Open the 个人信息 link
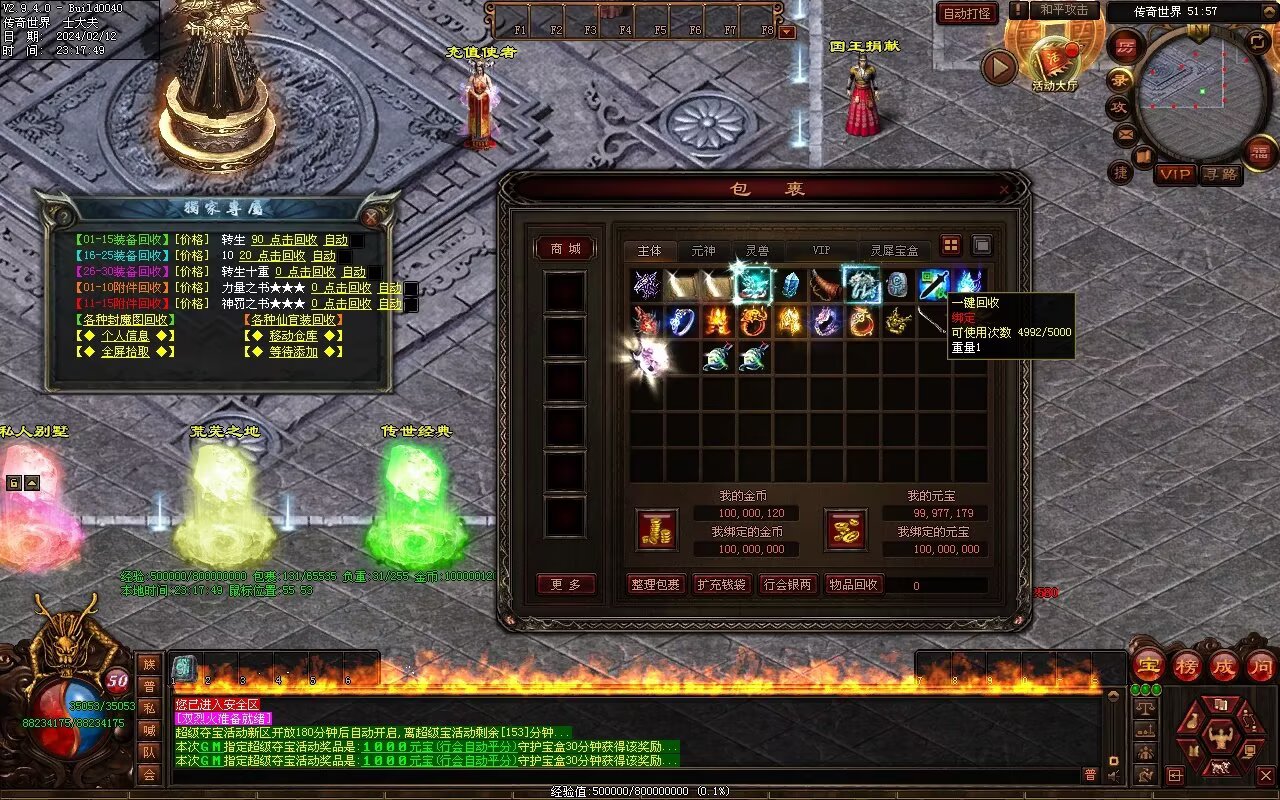Viewport: 1280px width, 800px height. click(125, 336)
